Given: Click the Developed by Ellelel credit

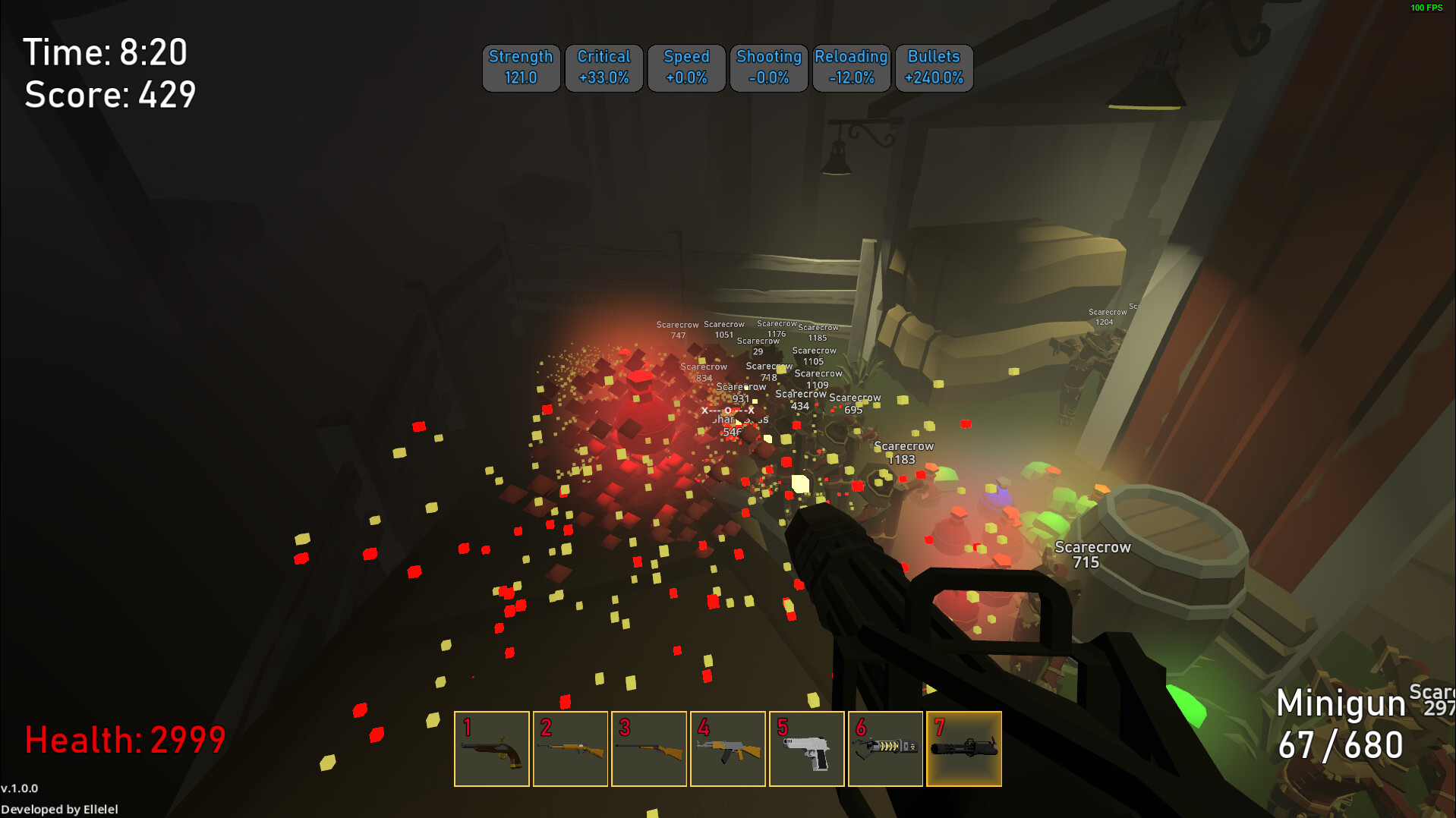Looking at the screenshot, I should tap(59, 809).
